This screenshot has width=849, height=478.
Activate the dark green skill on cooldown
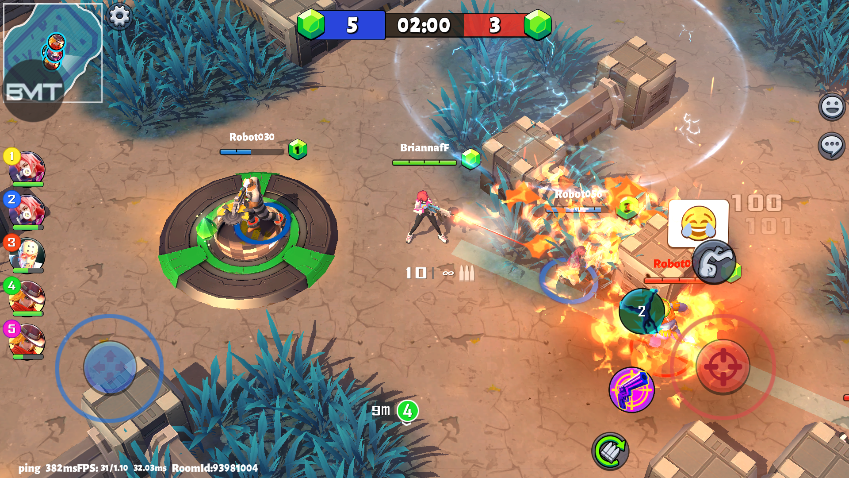coord(643,310)
